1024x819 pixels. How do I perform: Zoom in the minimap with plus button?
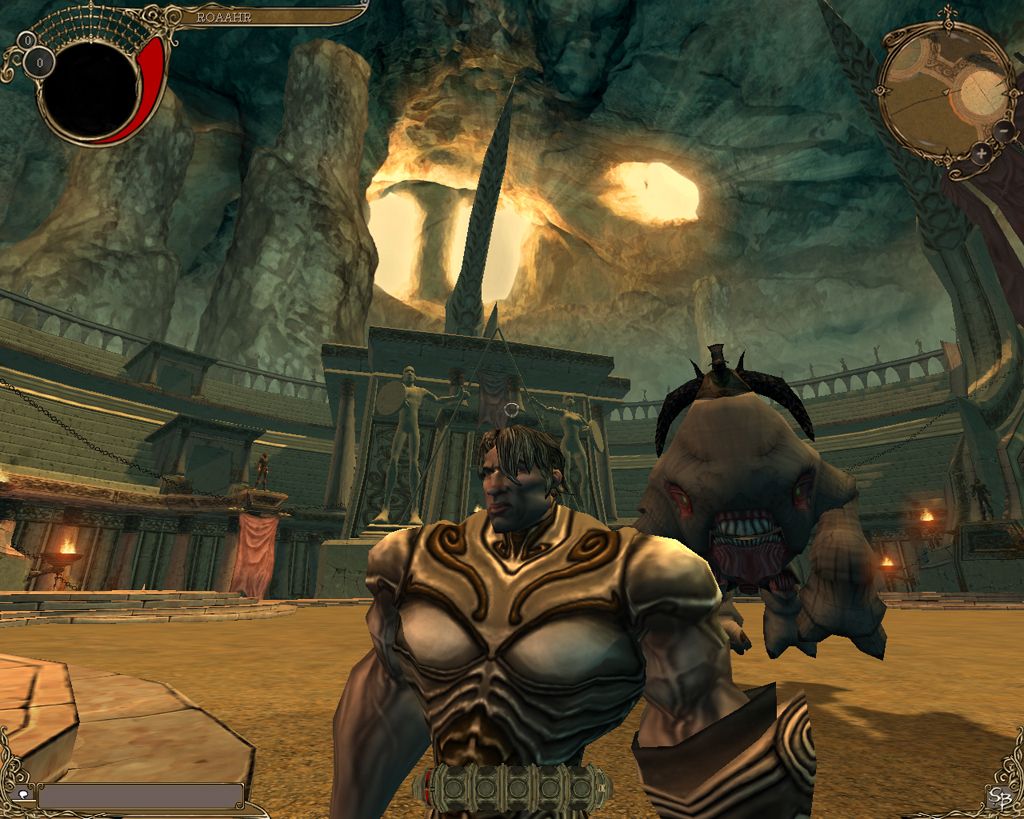[x=981, y=153]
